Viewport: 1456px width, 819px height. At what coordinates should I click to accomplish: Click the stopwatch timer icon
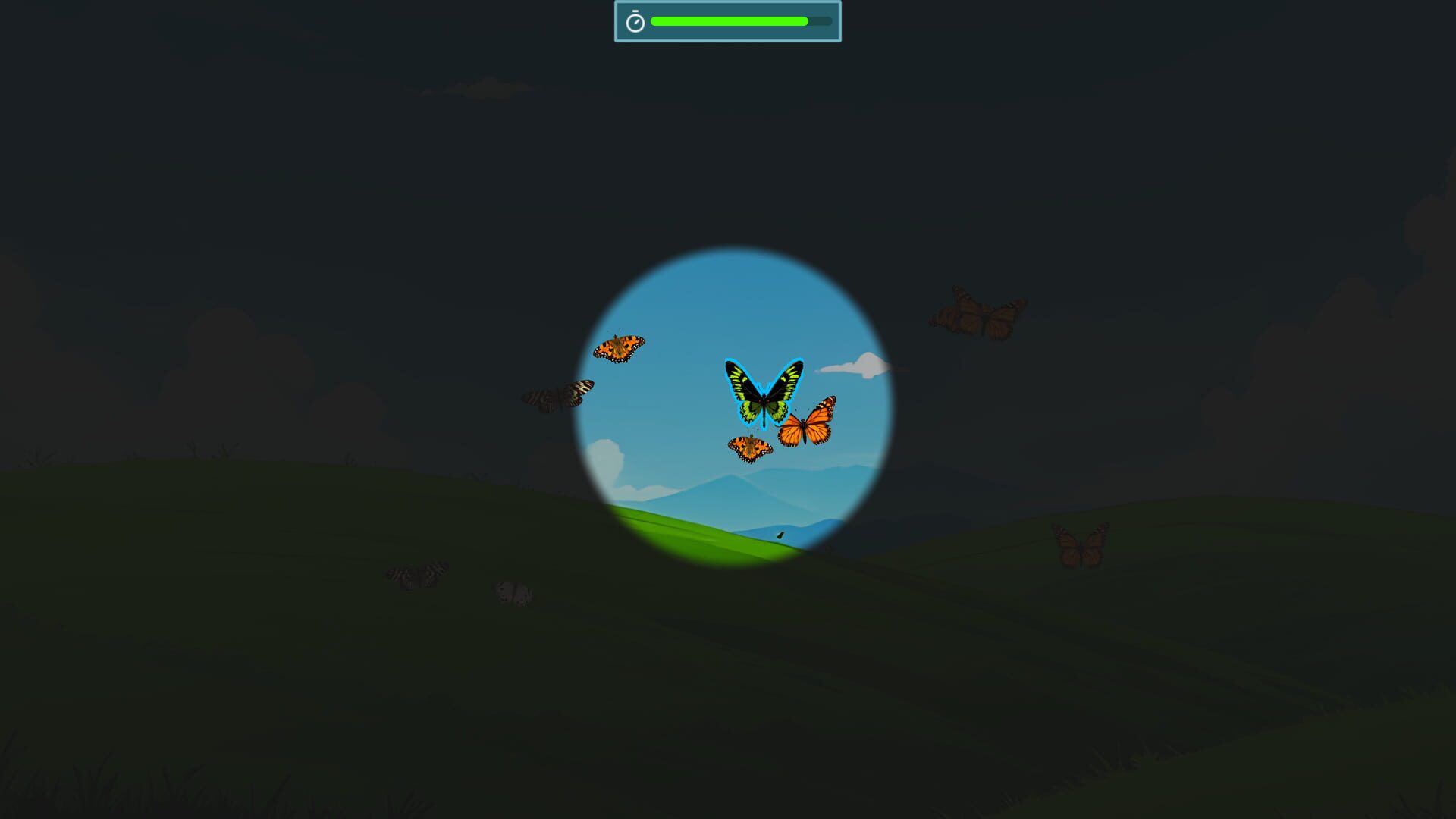click(635, 20)
